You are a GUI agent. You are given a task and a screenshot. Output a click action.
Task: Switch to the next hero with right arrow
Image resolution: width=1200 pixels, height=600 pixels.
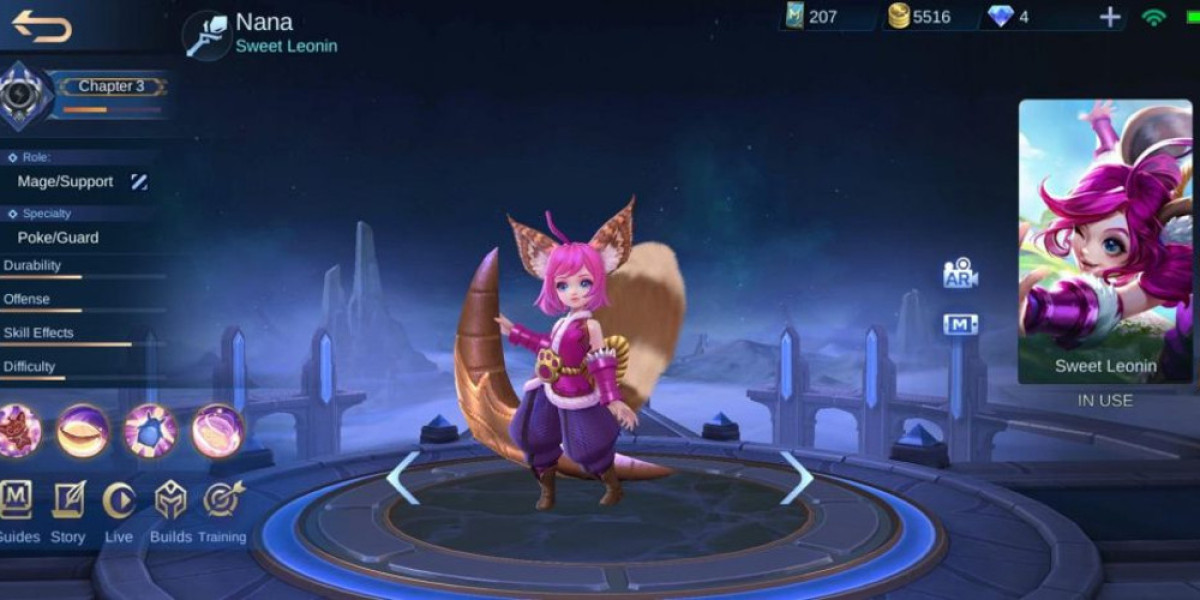click(796, 478)
